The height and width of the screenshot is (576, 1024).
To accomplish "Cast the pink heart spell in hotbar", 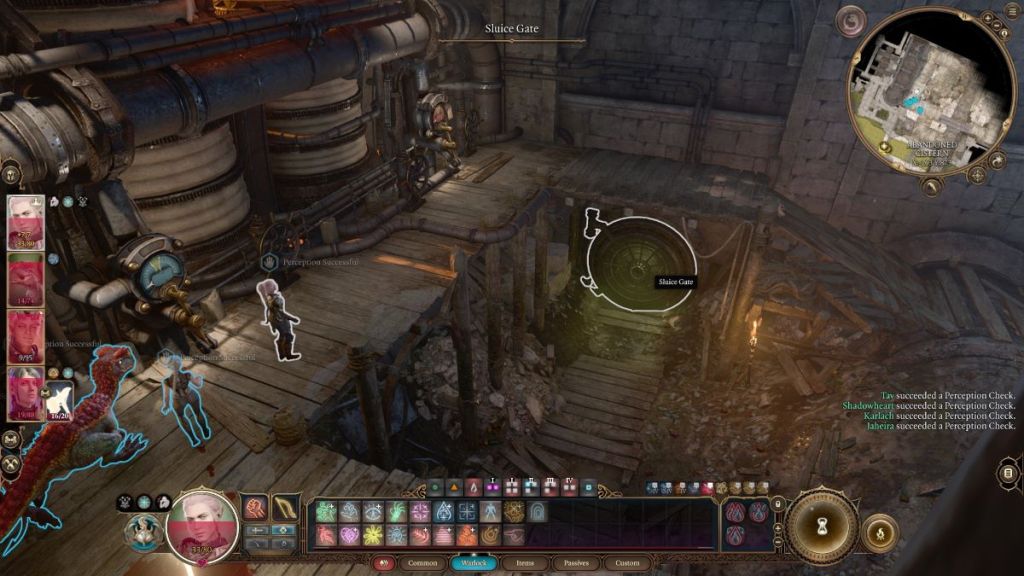I will click(x=351, y=535).
